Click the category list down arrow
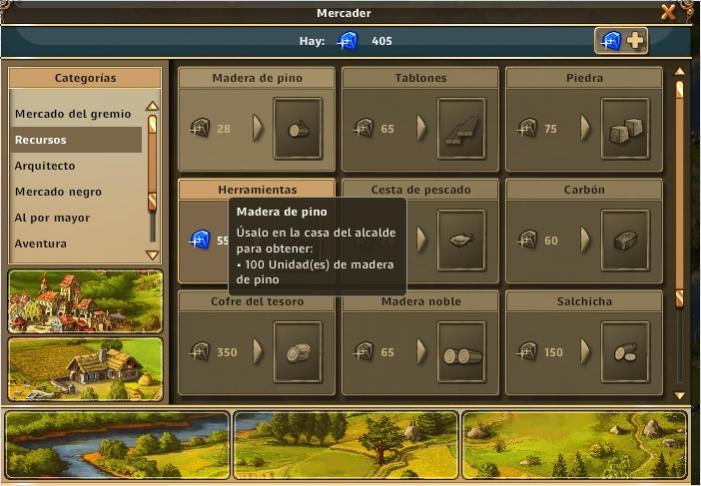701x486 pixels. click(x=152, y=255)
